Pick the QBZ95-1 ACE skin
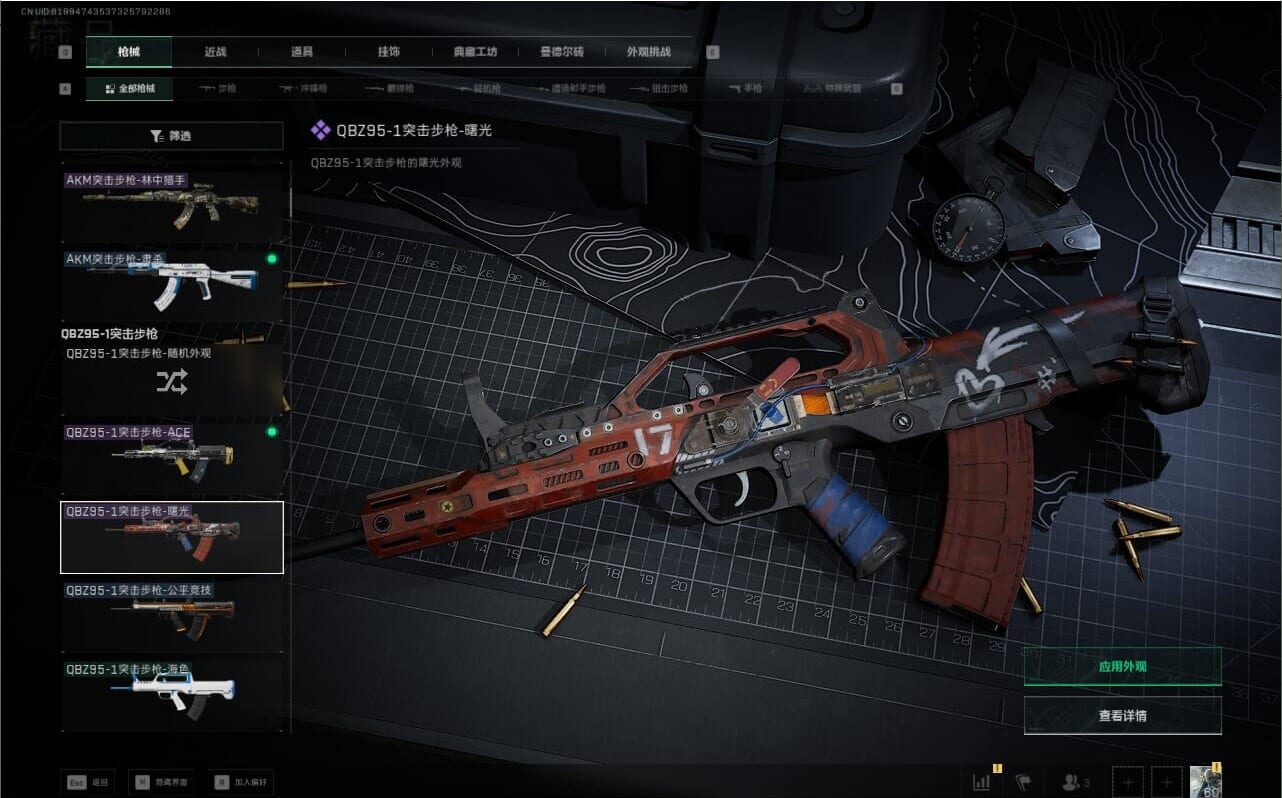 pos(172,457)
